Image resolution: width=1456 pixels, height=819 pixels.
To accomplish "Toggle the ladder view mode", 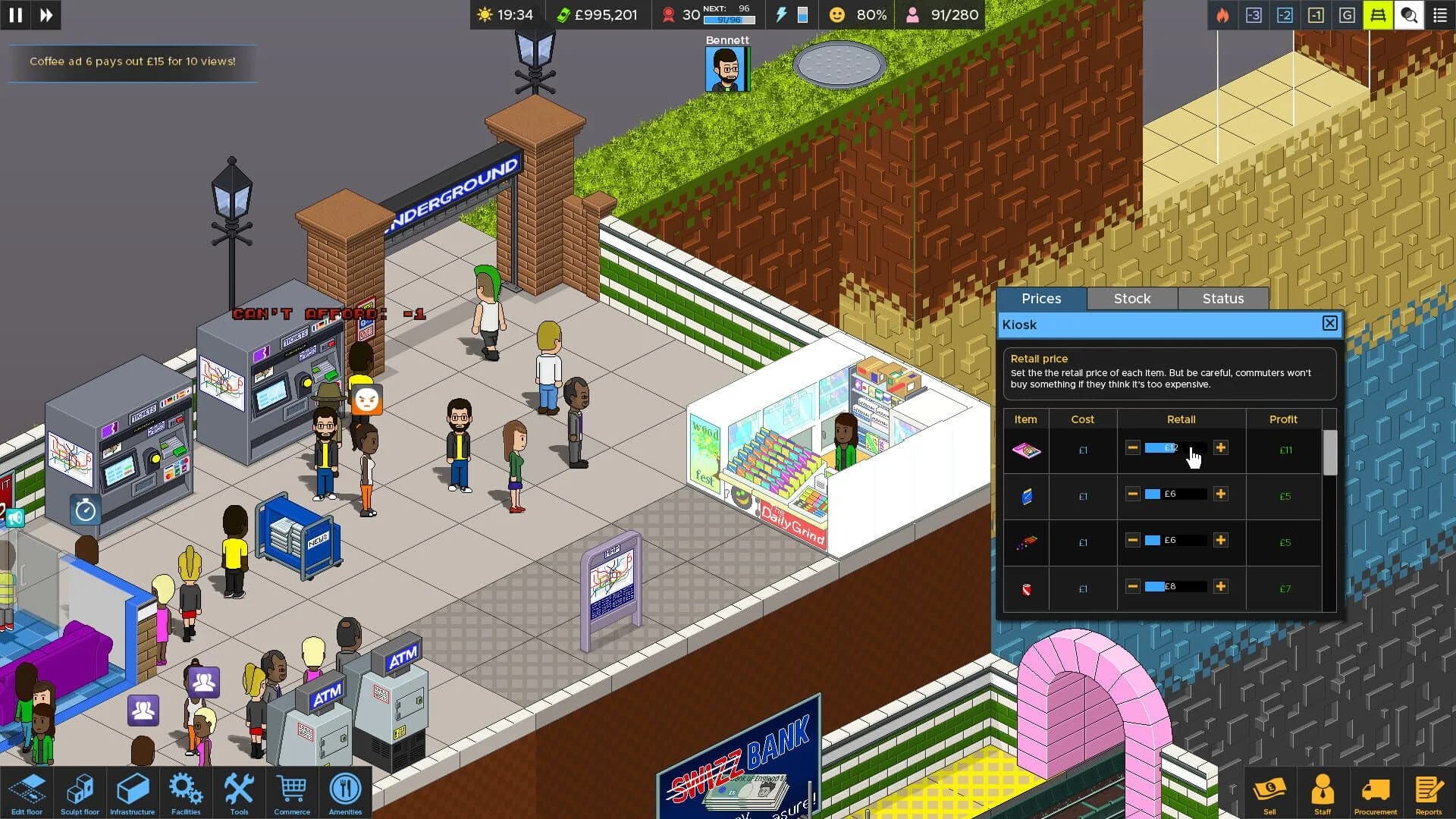I will [x=1379, y=14].
